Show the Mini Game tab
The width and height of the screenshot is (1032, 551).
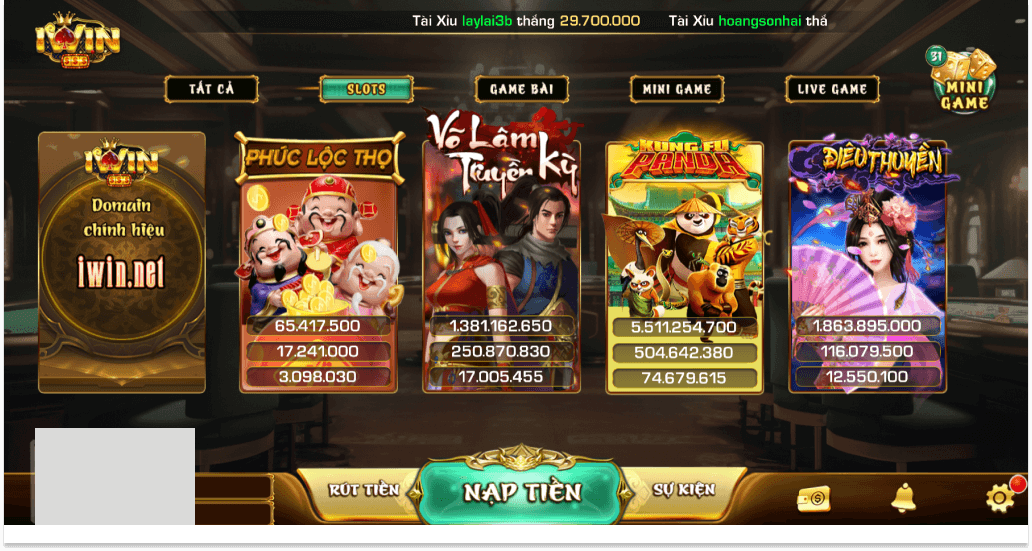[676, 89]
